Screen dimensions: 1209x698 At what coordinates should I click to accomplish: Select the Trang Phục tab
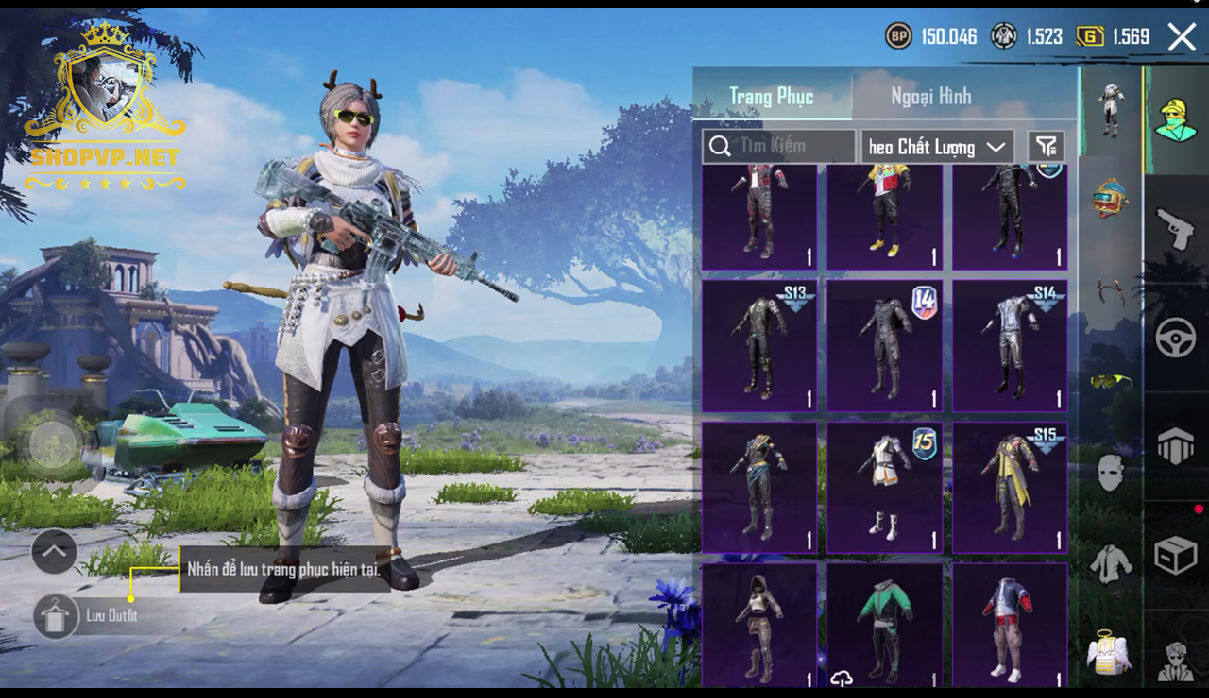coord(771,96)
